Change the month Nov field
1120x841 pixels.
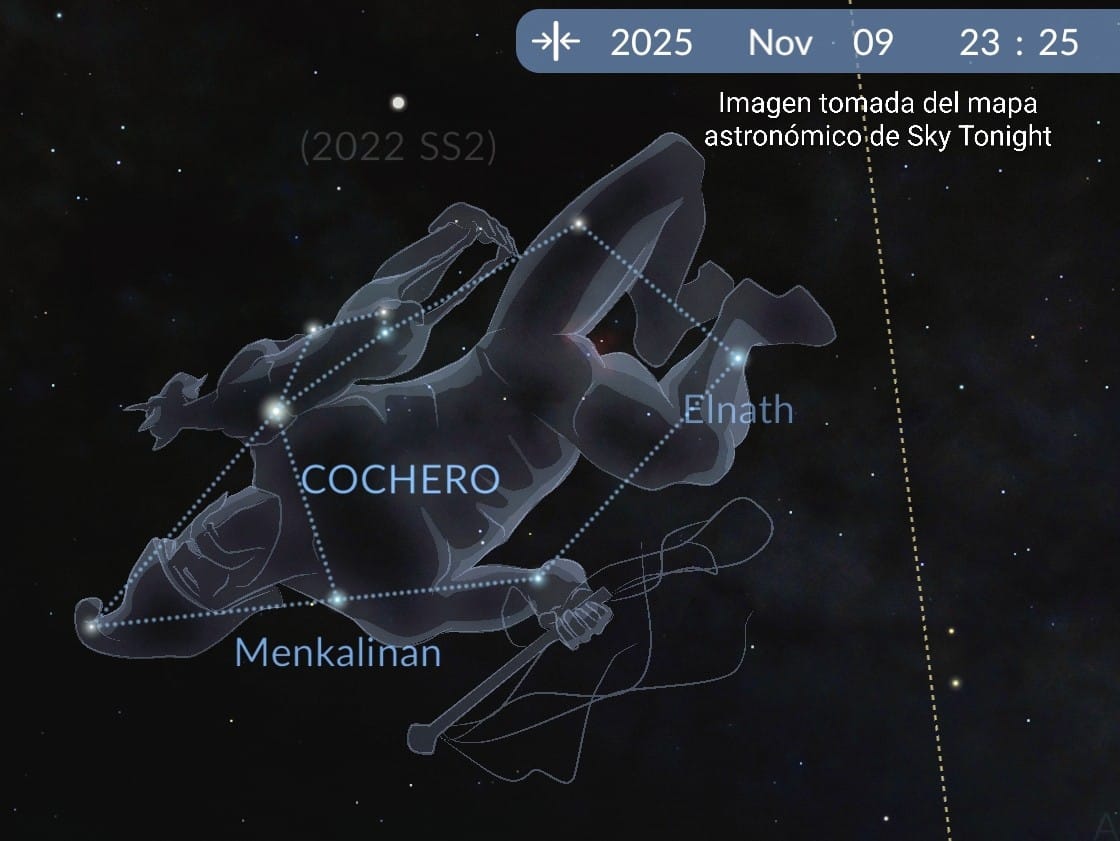click(x=780, y=42)
